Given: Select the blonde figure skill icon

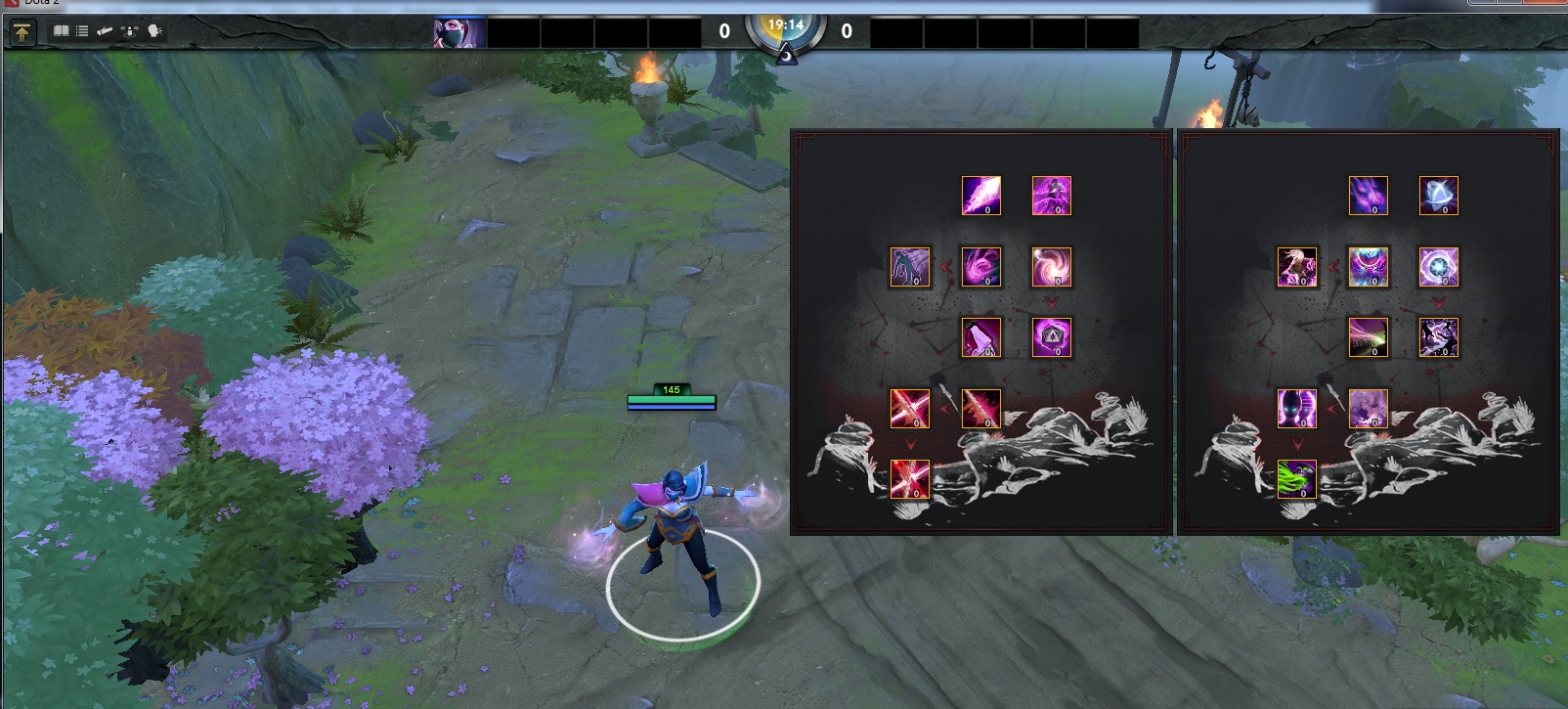Looking at the screenshot, I should click(x=1296, y=267).
